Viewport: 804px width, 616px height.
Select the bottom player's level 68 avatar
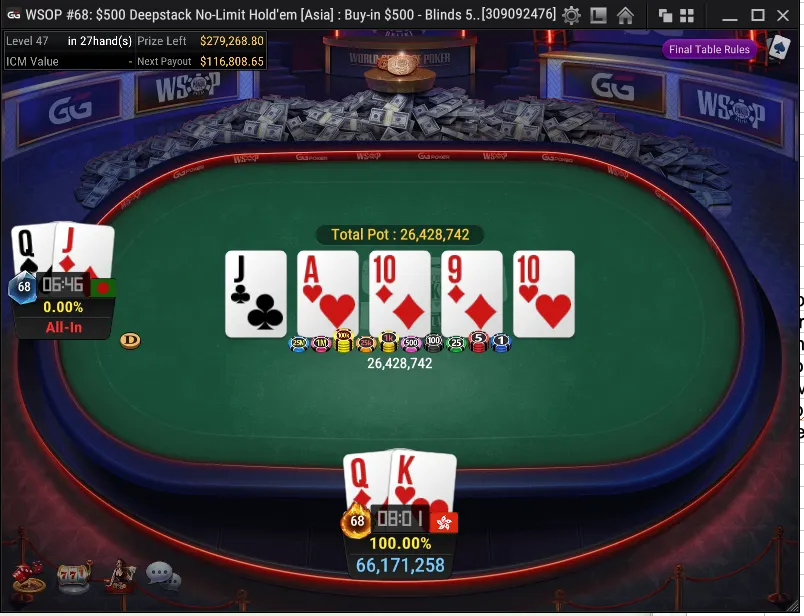click(355, 521)
